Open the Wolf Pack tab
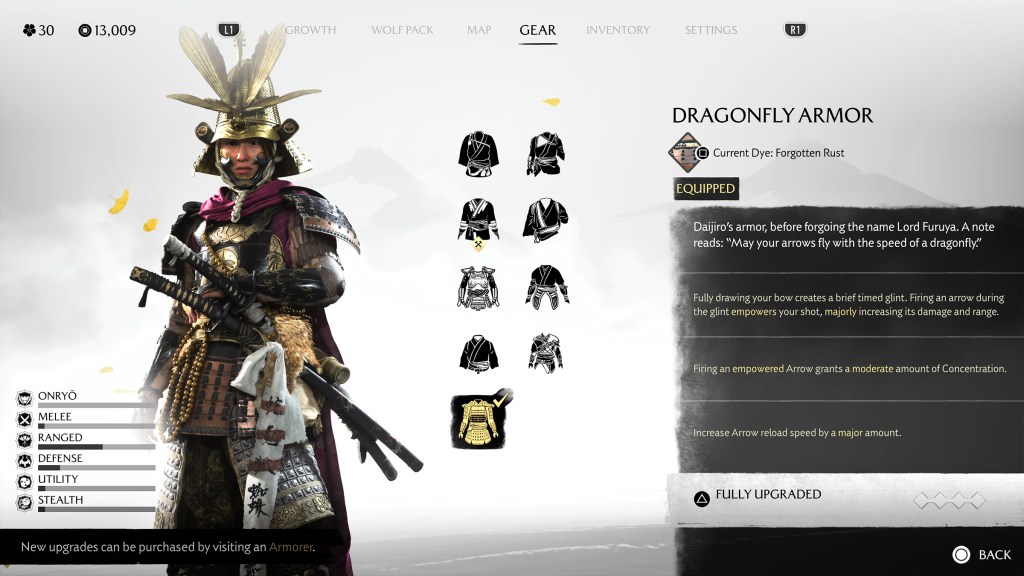Viewport: 1024px width, 576px height. [x=402, y=30]
